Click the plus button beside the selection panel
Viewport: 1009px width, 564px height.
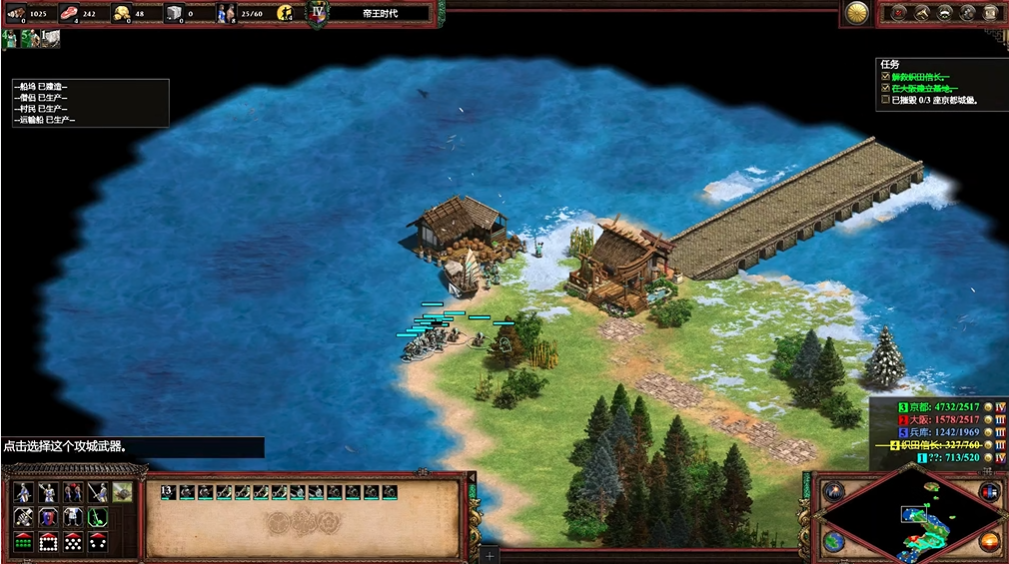tap(489, 554)
